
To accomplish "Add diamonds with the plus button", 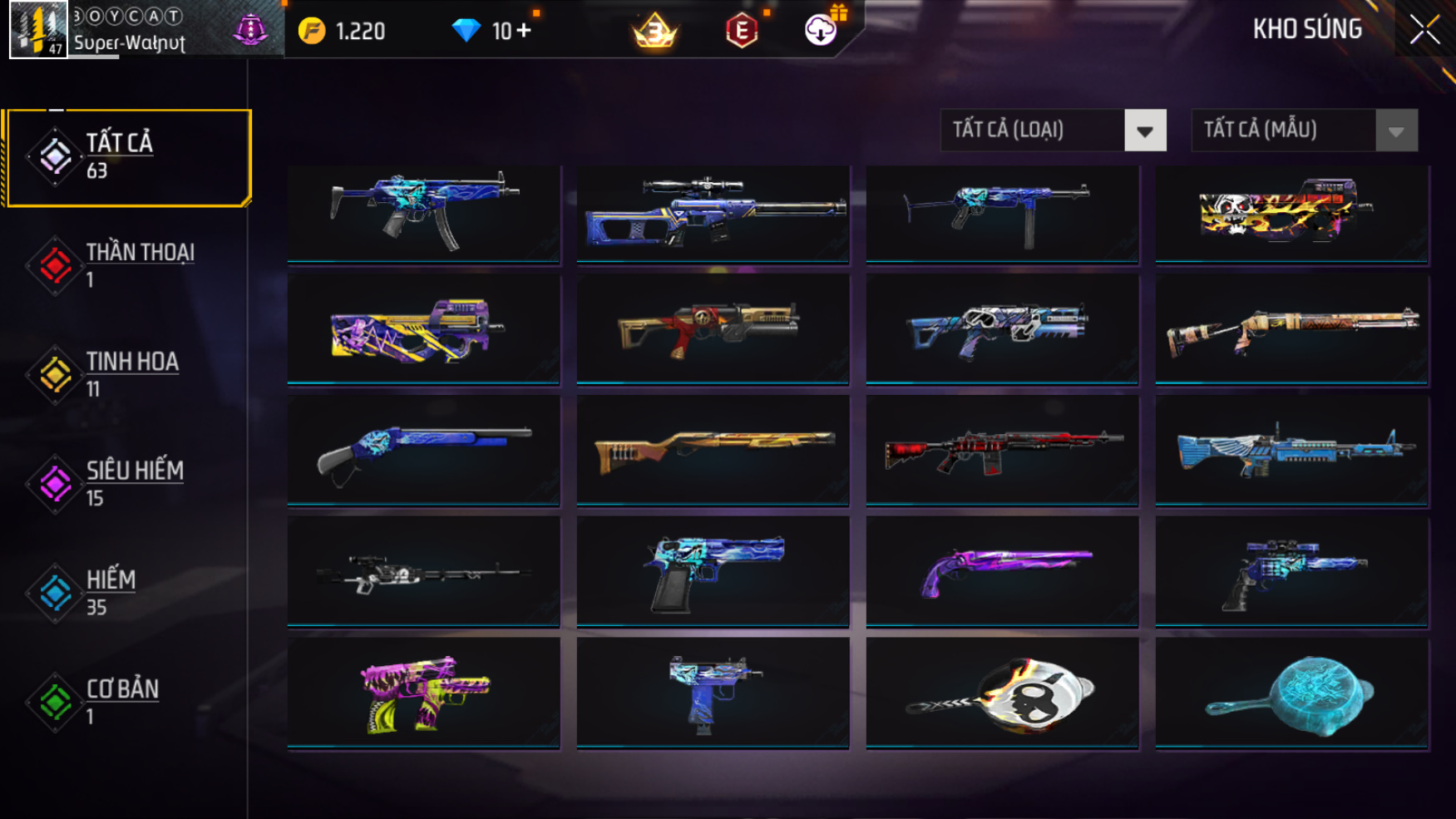I will (x=524, y=31).
